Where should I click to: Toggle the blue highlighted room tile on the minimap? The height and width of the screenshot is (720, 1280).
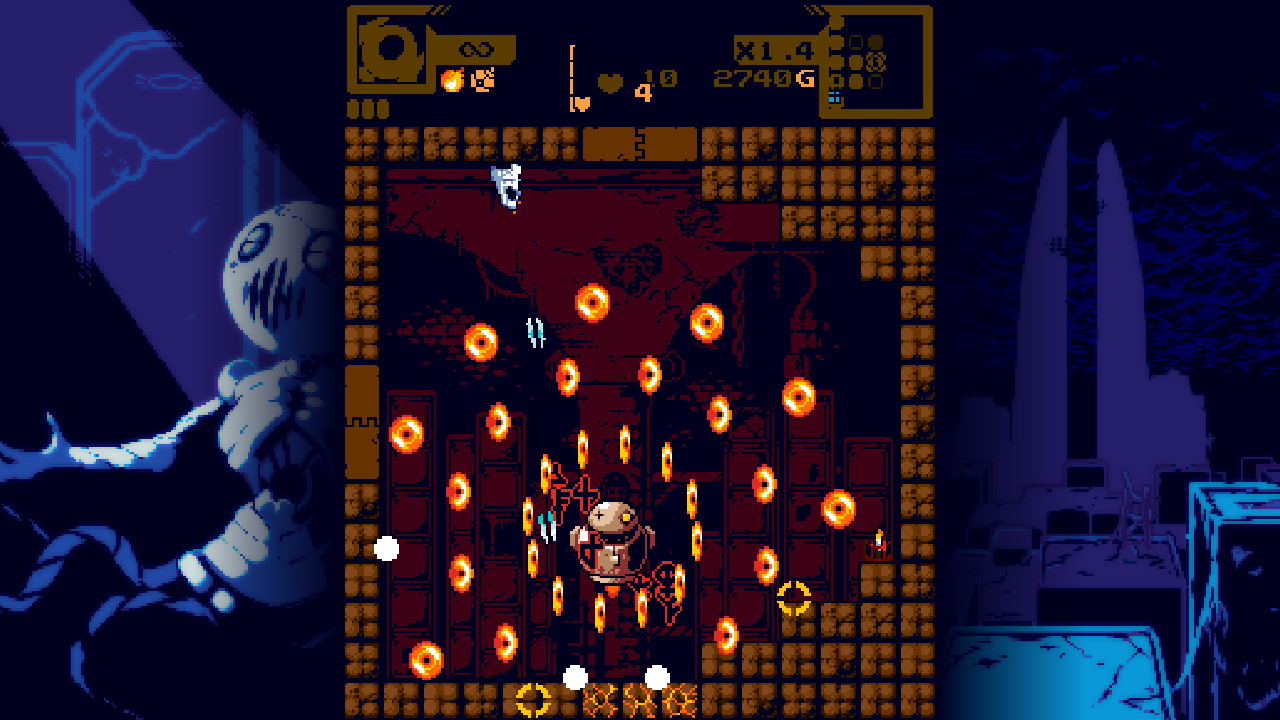(x=834, y=97)
